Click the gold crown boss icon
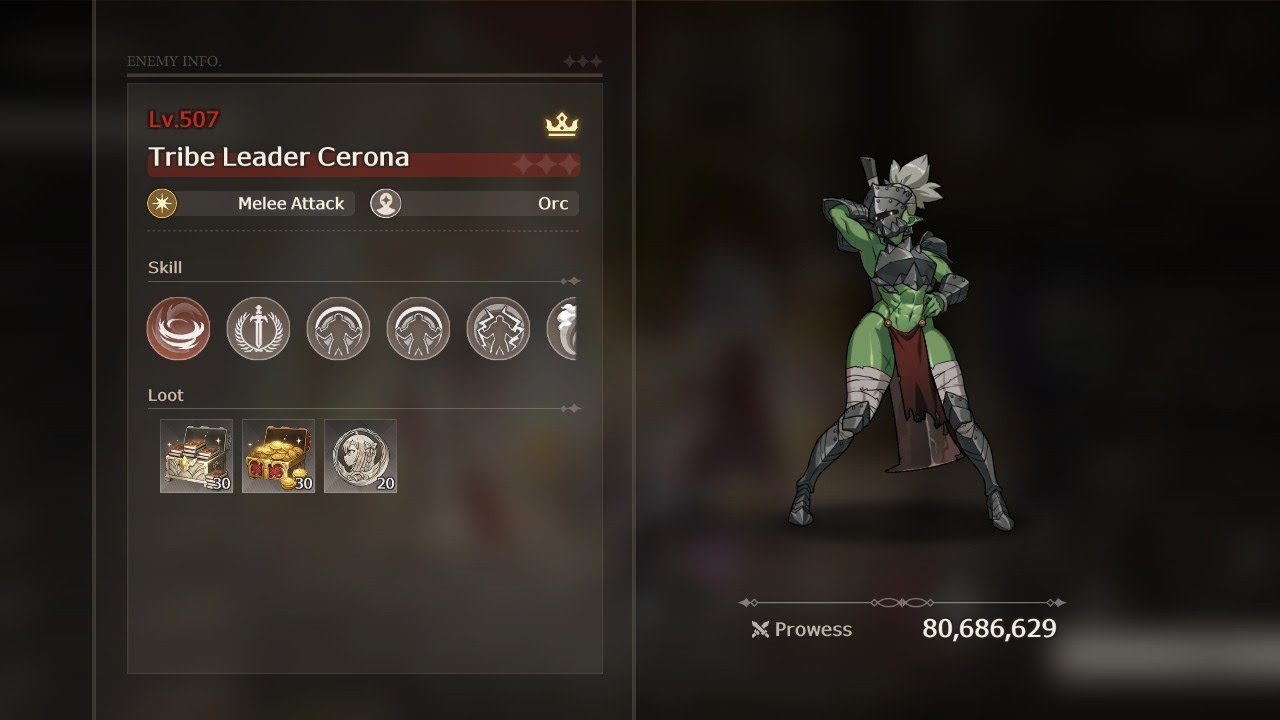The image size is (1280, 720). (562, 125)
